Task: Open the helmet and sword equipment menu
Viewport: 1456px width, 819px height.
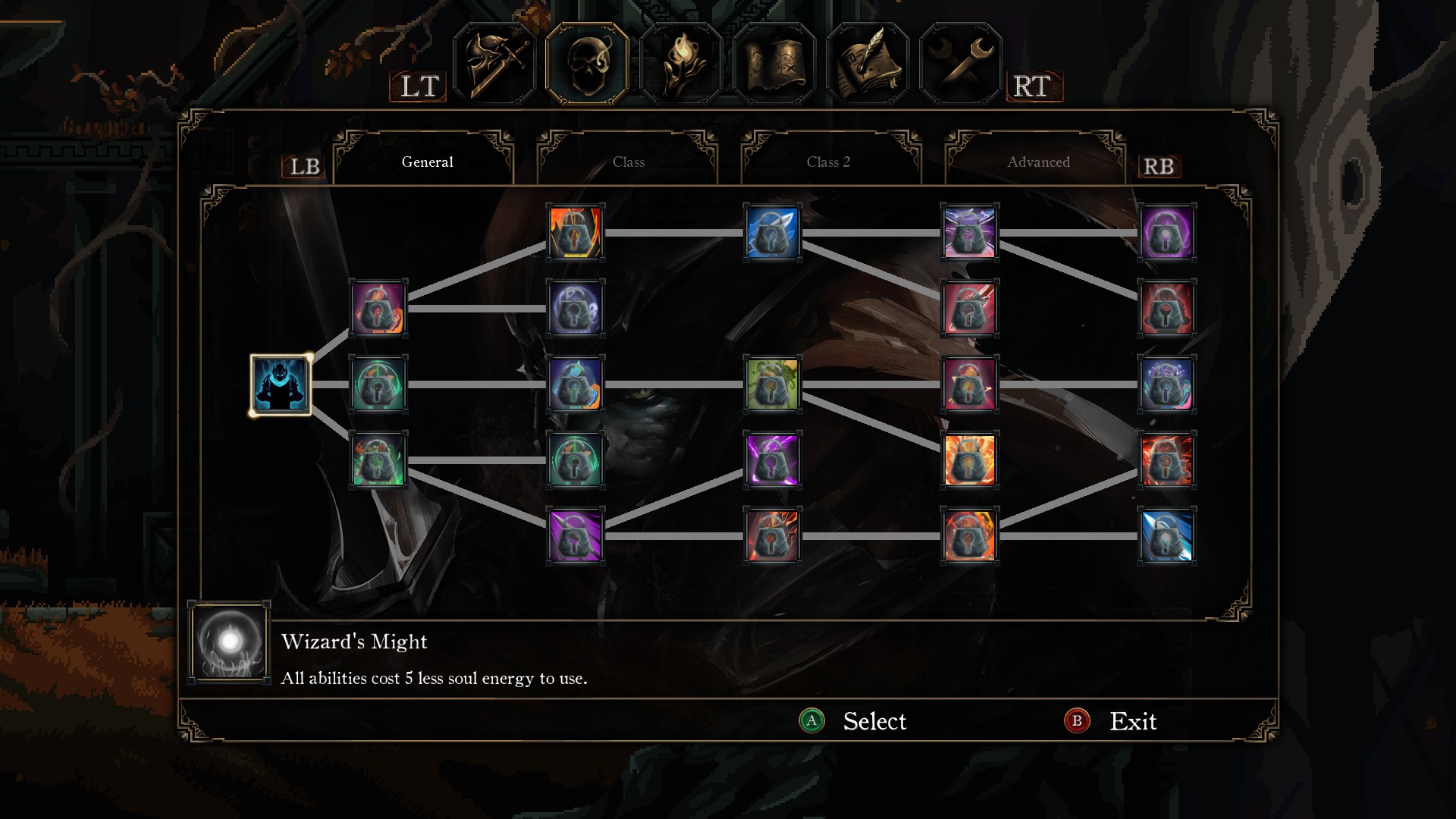Action: [x=494, y=64]
